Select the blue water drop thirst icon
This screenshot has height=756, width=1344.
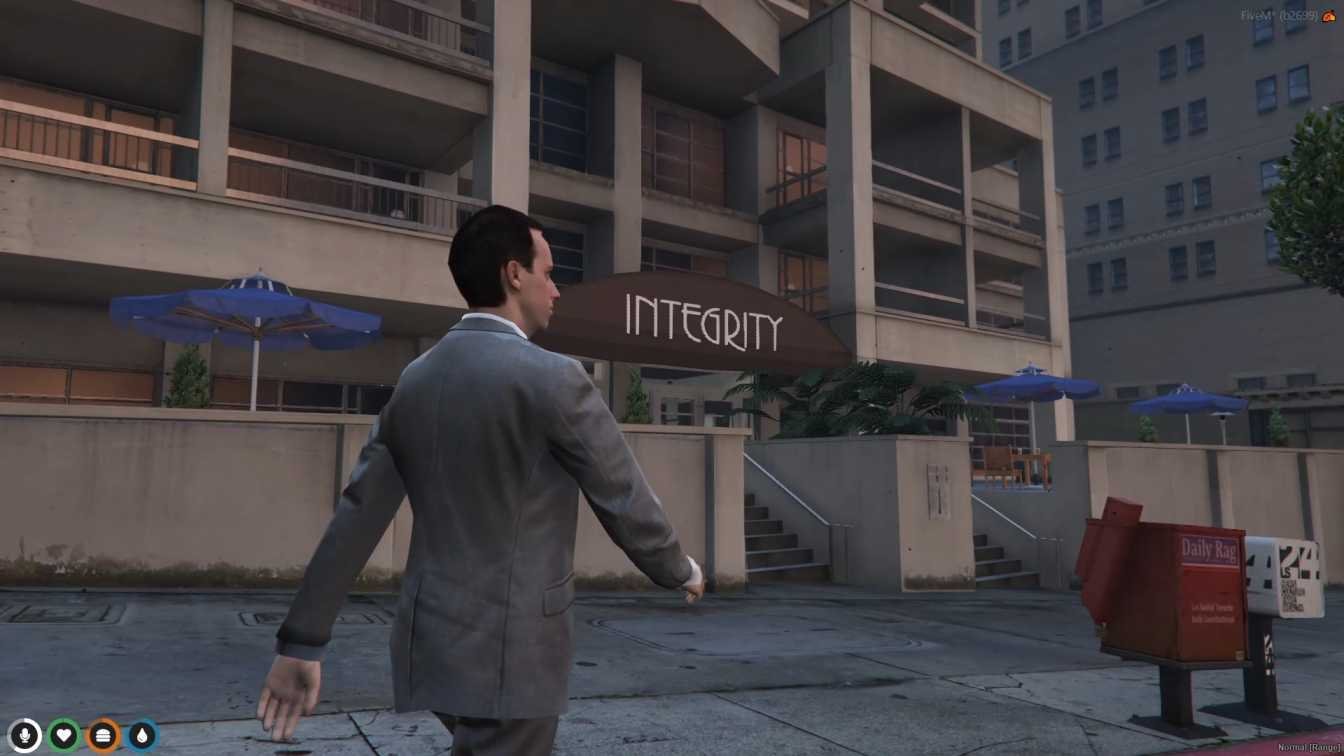coord(142,736)
